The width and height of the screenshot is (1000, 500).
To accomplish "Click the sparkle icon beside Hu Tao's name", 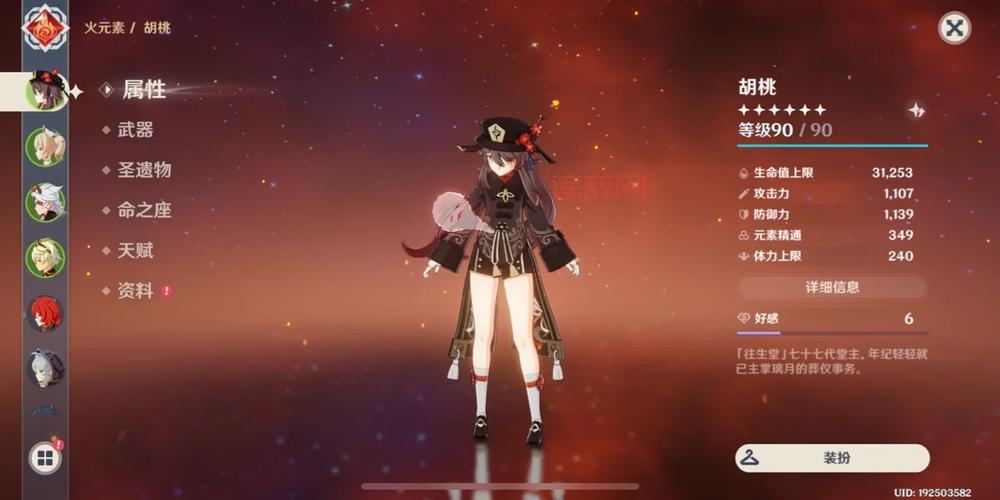I will 916,110.
